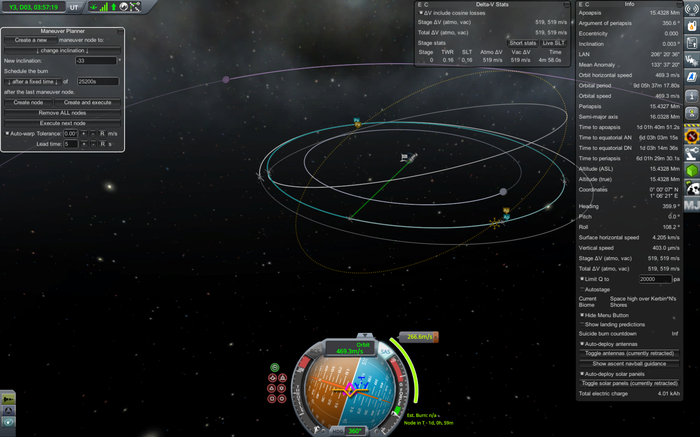The image size is (700, 437).
Task: Execute next node
Action: [x=61, y=123]
